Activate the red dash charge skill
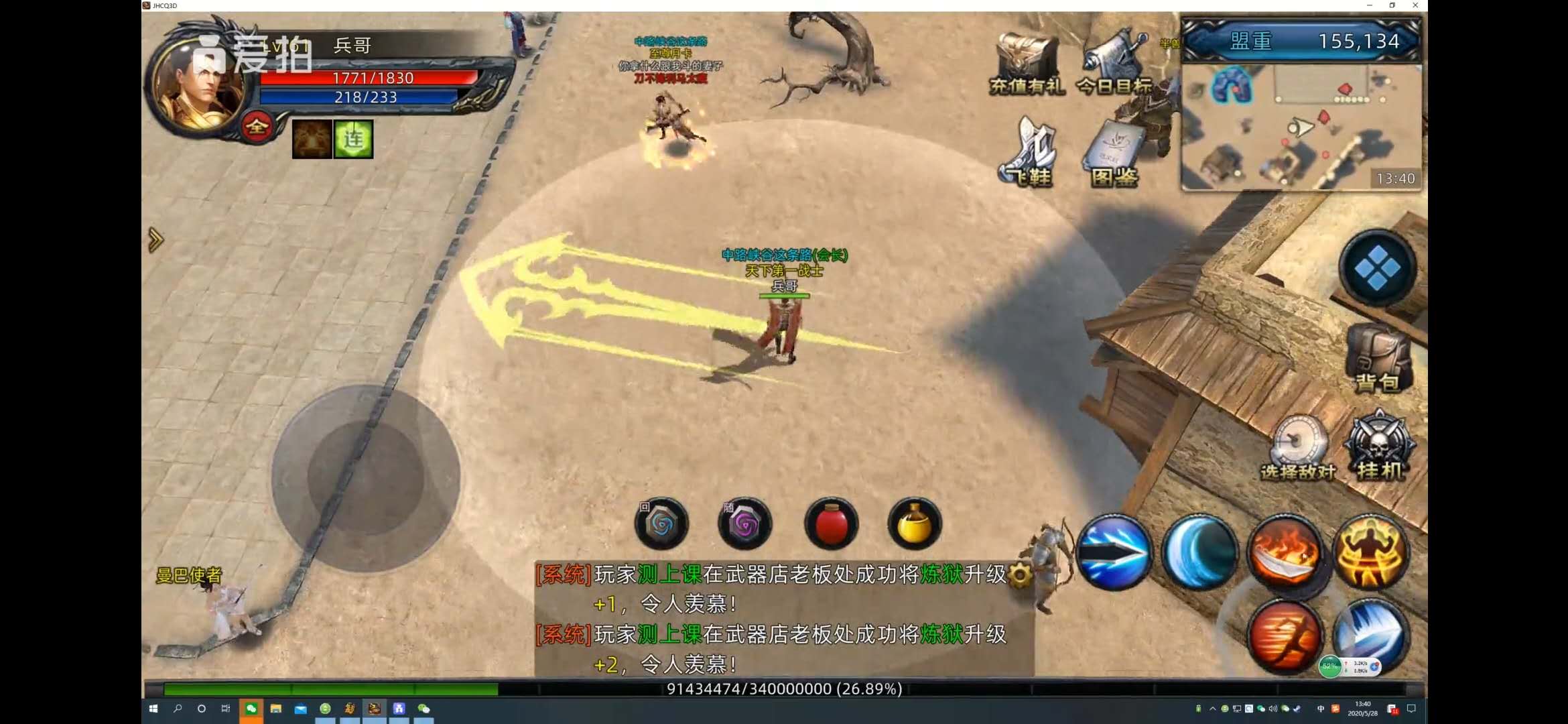The image size is (1568, 724). coord(1285,636)
